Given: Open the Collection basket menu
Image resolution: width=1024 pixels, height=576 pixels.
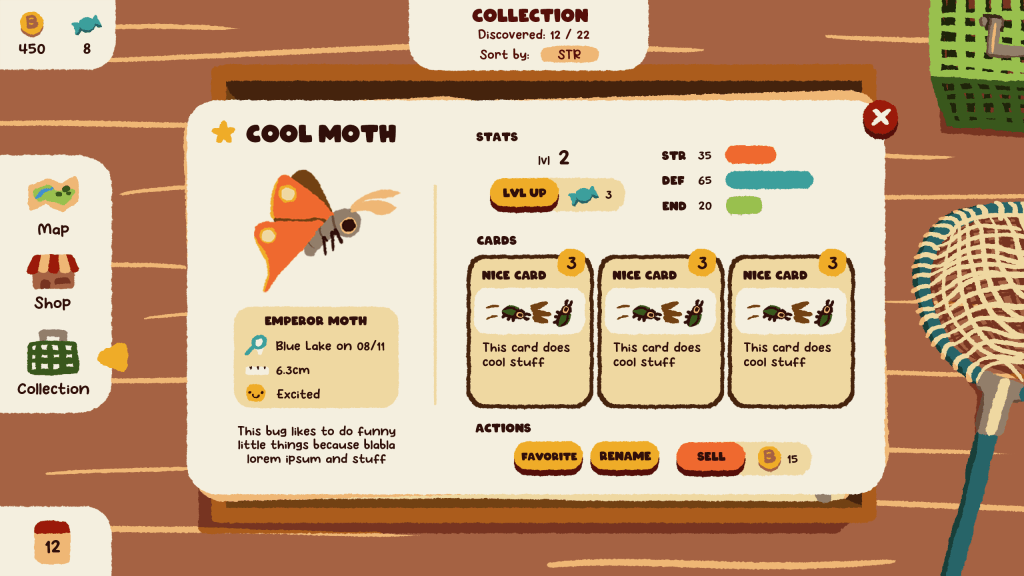Looking at the screenshot, I should pos(53,364).
